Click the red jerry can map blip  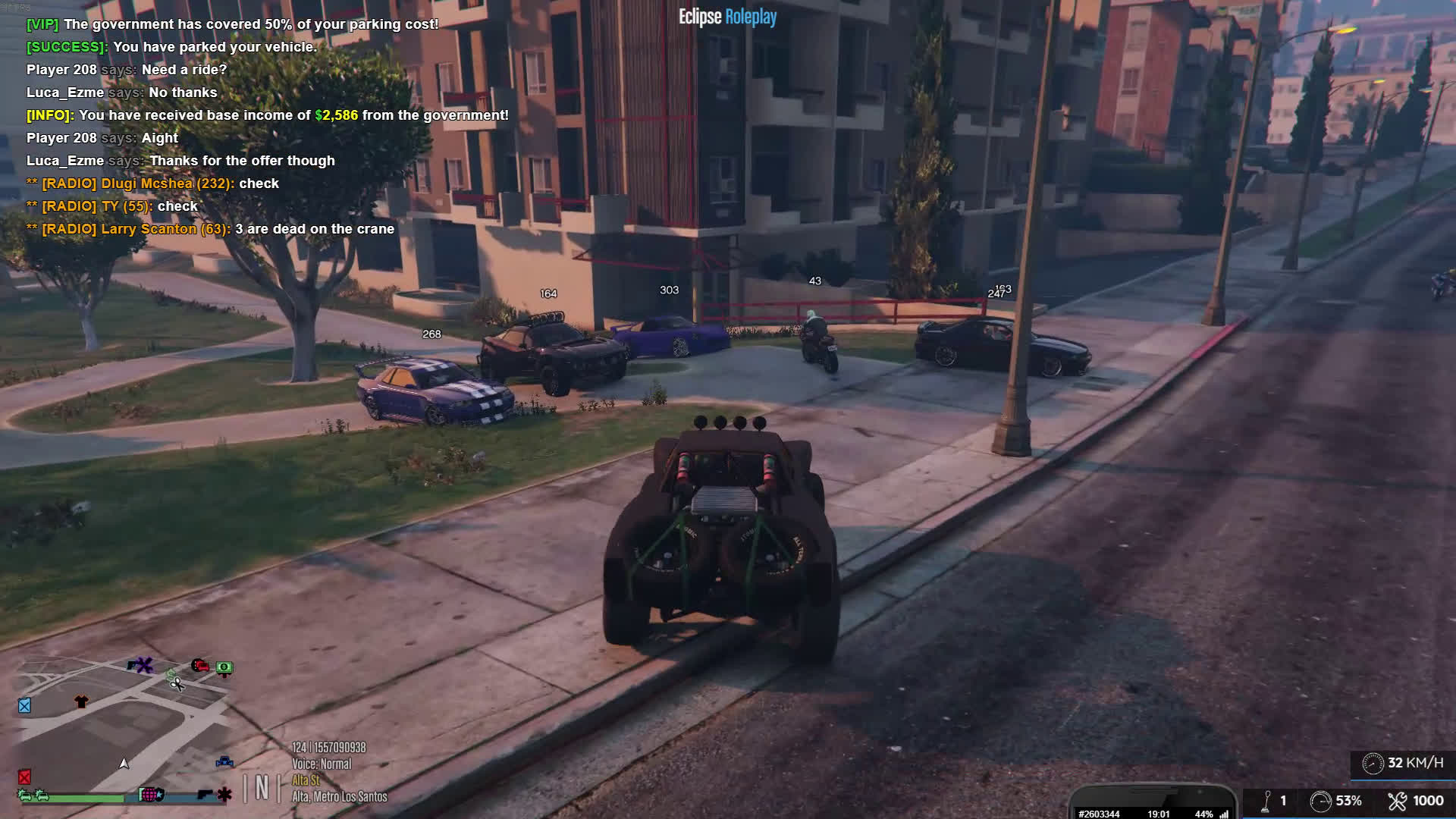coord(25,777)
